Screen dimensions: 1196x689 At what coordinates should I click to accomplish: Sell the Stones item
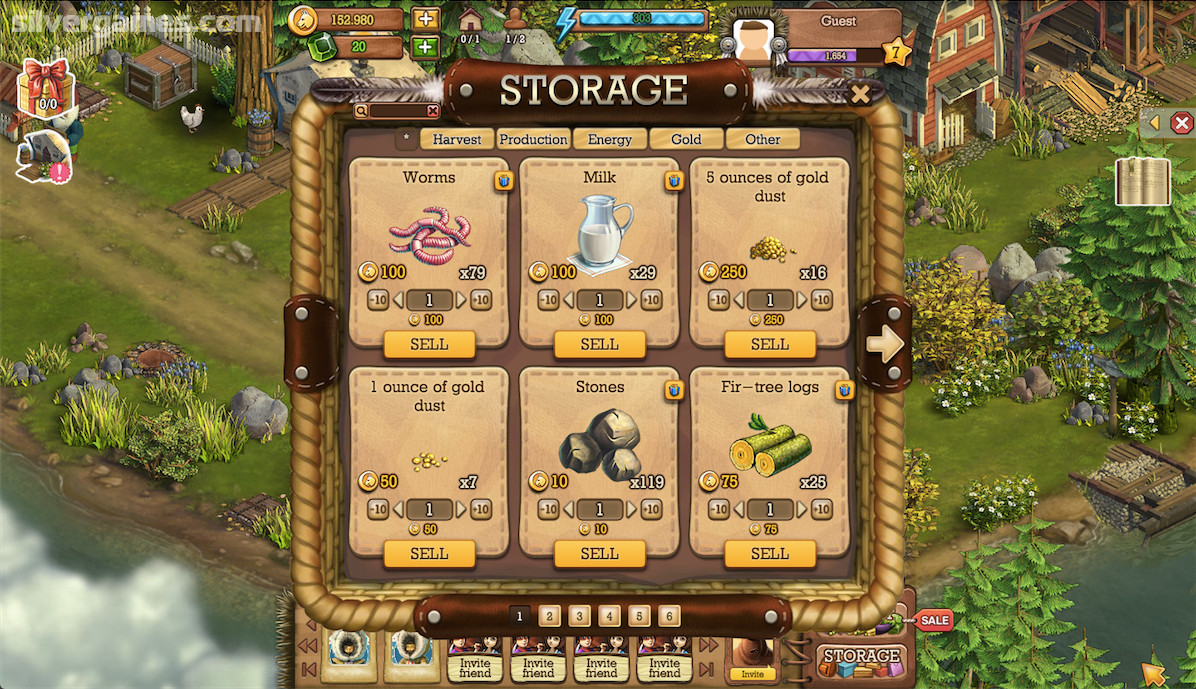599,554
